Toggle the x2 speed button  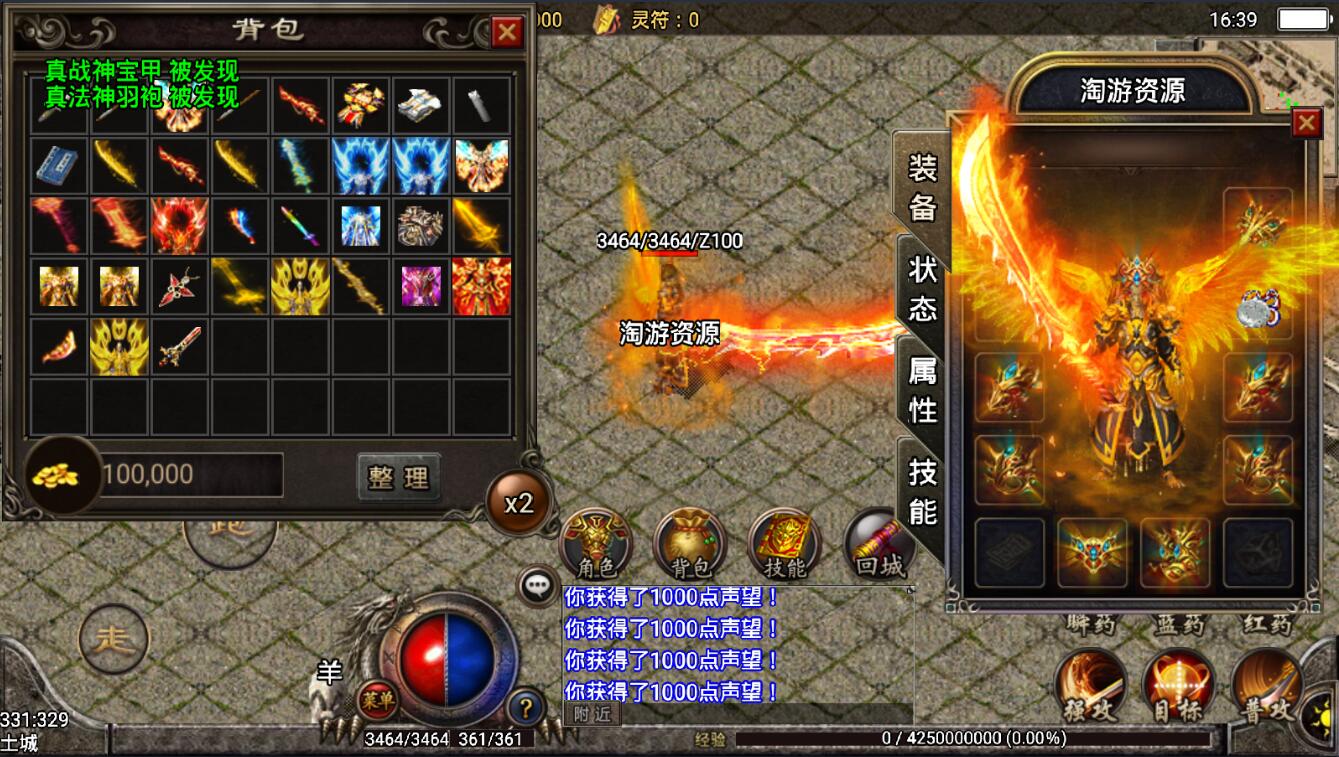click(x=518, y=503)
